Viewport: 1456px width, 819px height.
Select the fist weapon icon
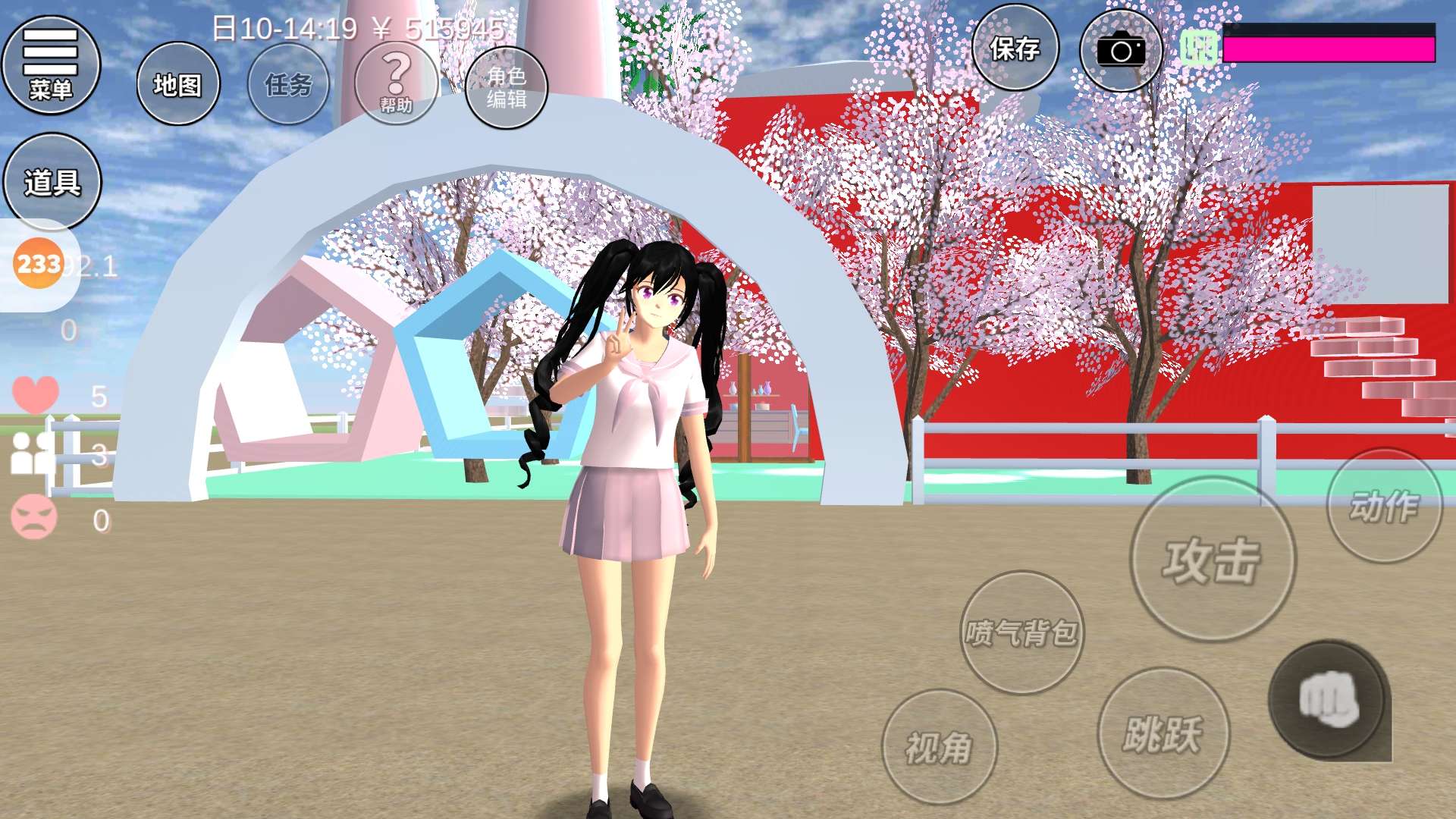pyautogui.click(x=1329, y=699)
